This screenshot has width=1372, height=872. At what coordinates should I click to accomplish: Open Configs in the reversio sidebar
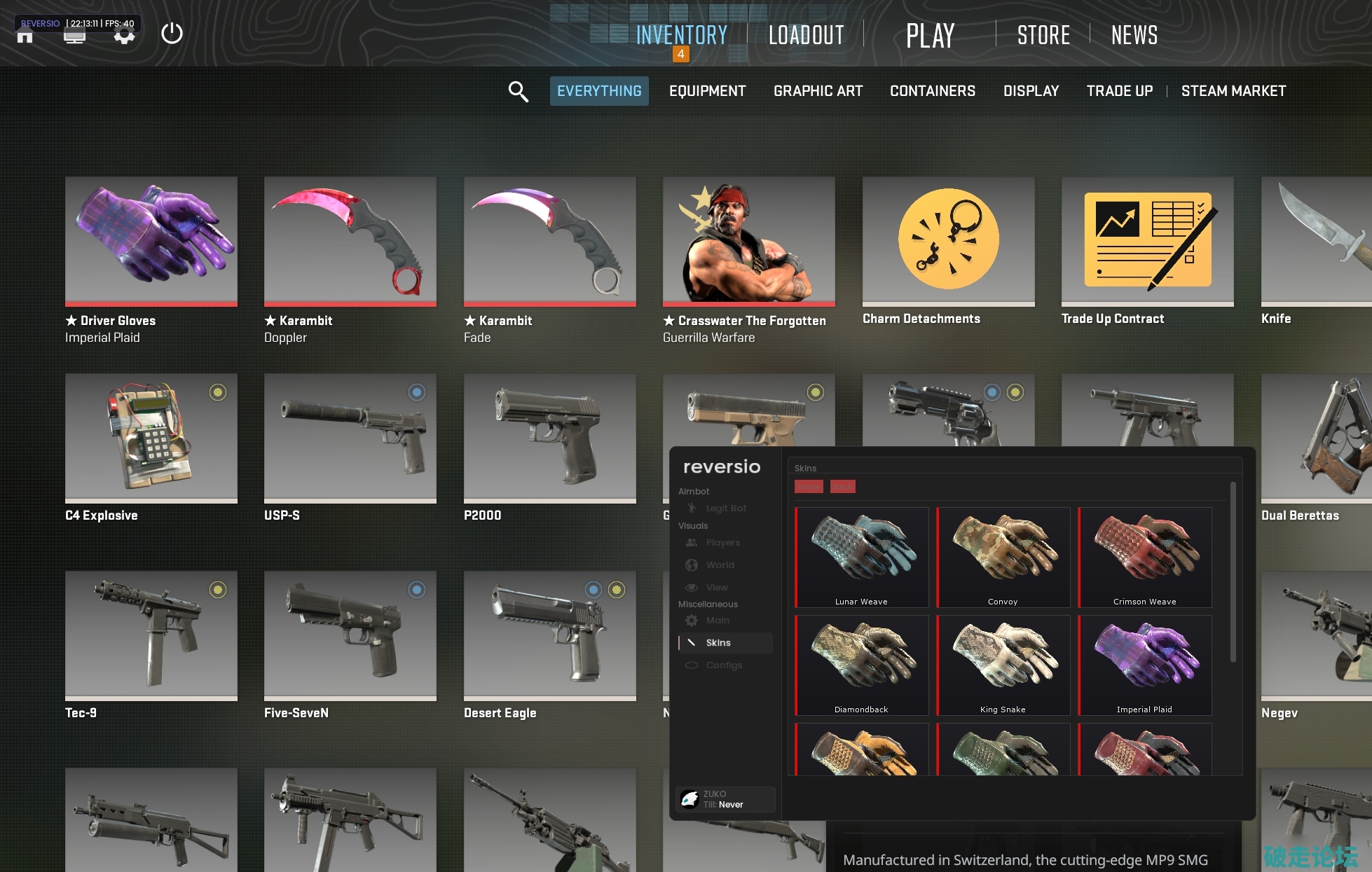click(x=724, y=665)
